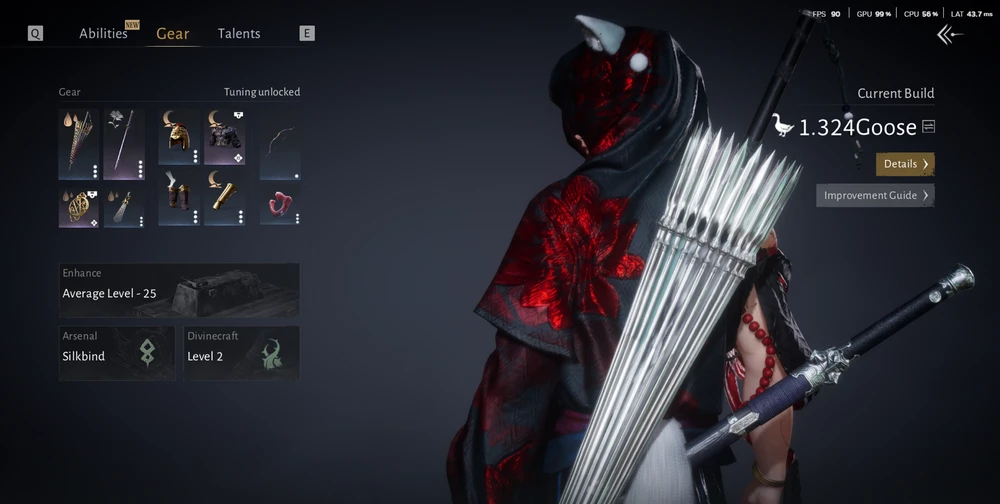Select the Gear tab
The width and height of the screenshot is (1000, 504).
(172, 34)
